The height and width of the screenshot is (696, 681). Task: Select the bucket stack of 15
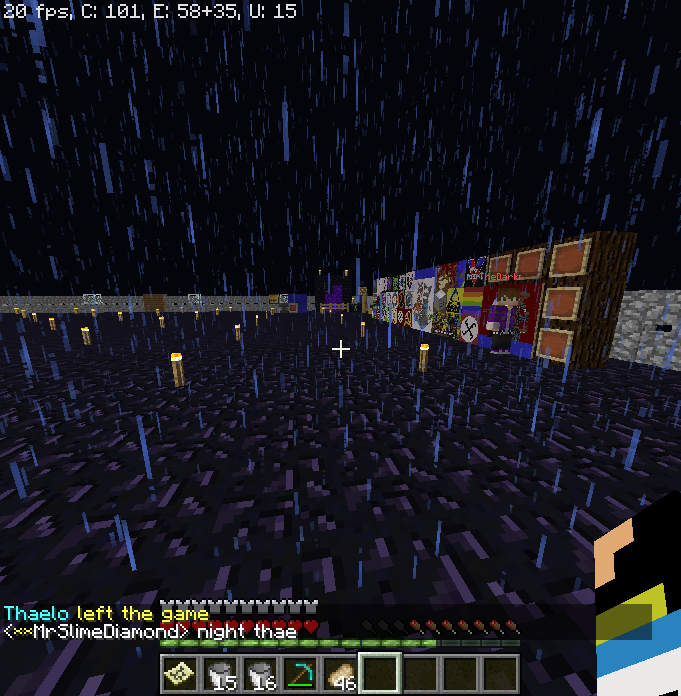220,673
